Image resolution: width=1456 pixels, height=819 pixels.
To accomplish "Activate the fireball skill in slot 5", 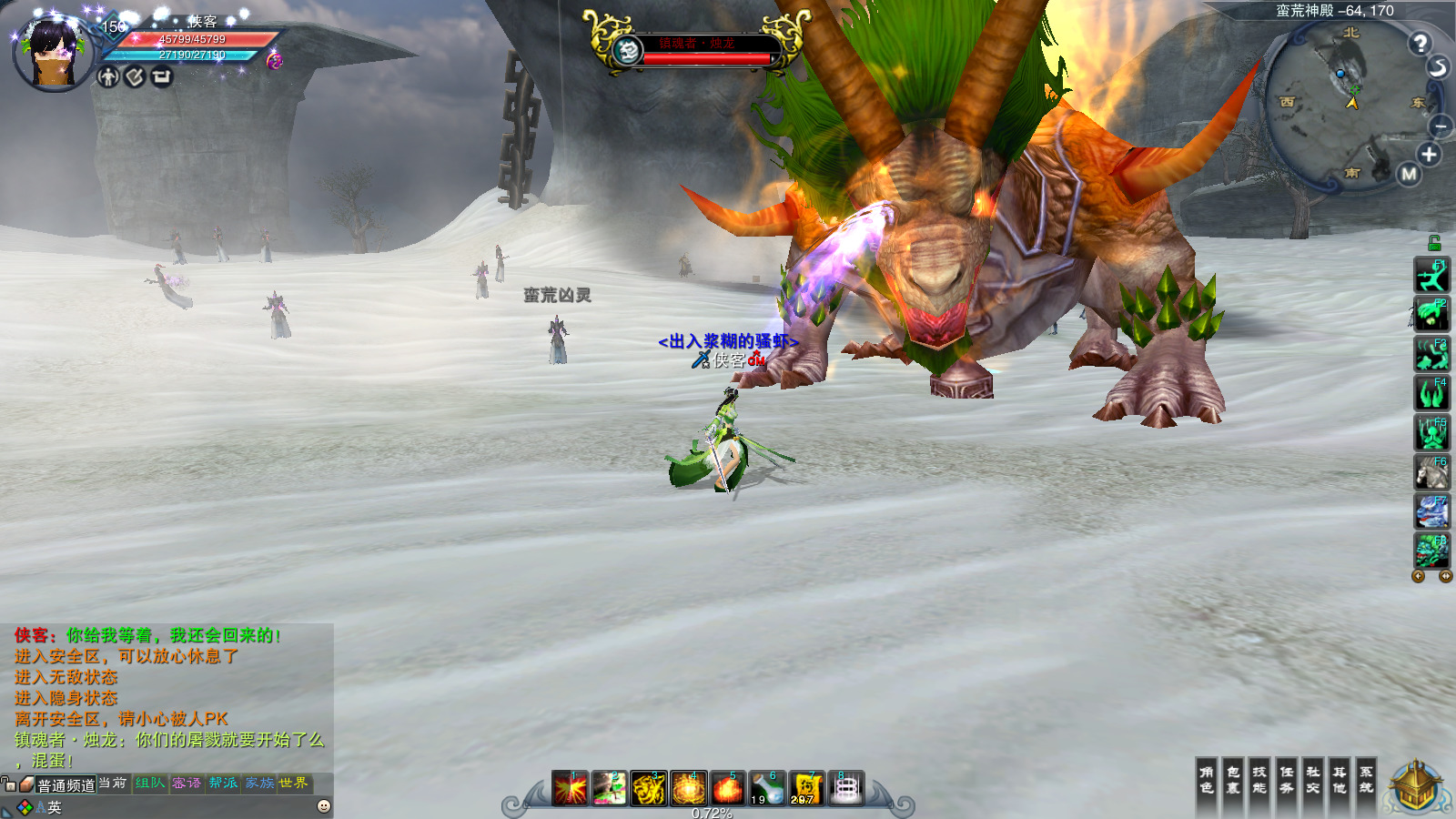I will pyautogui.click(x=728, y=788).
